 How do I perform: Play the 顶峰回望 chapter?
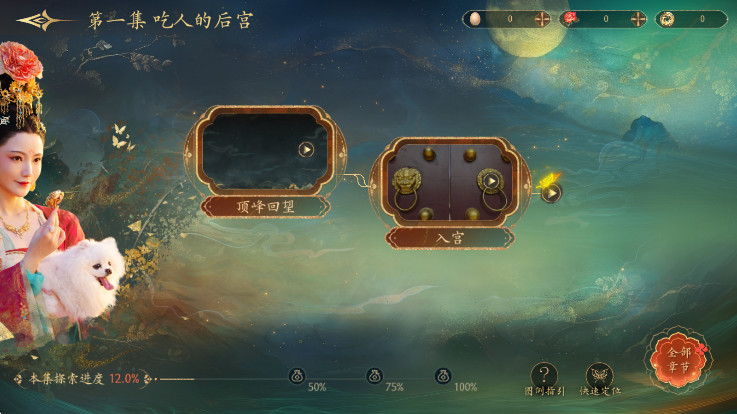306,150
